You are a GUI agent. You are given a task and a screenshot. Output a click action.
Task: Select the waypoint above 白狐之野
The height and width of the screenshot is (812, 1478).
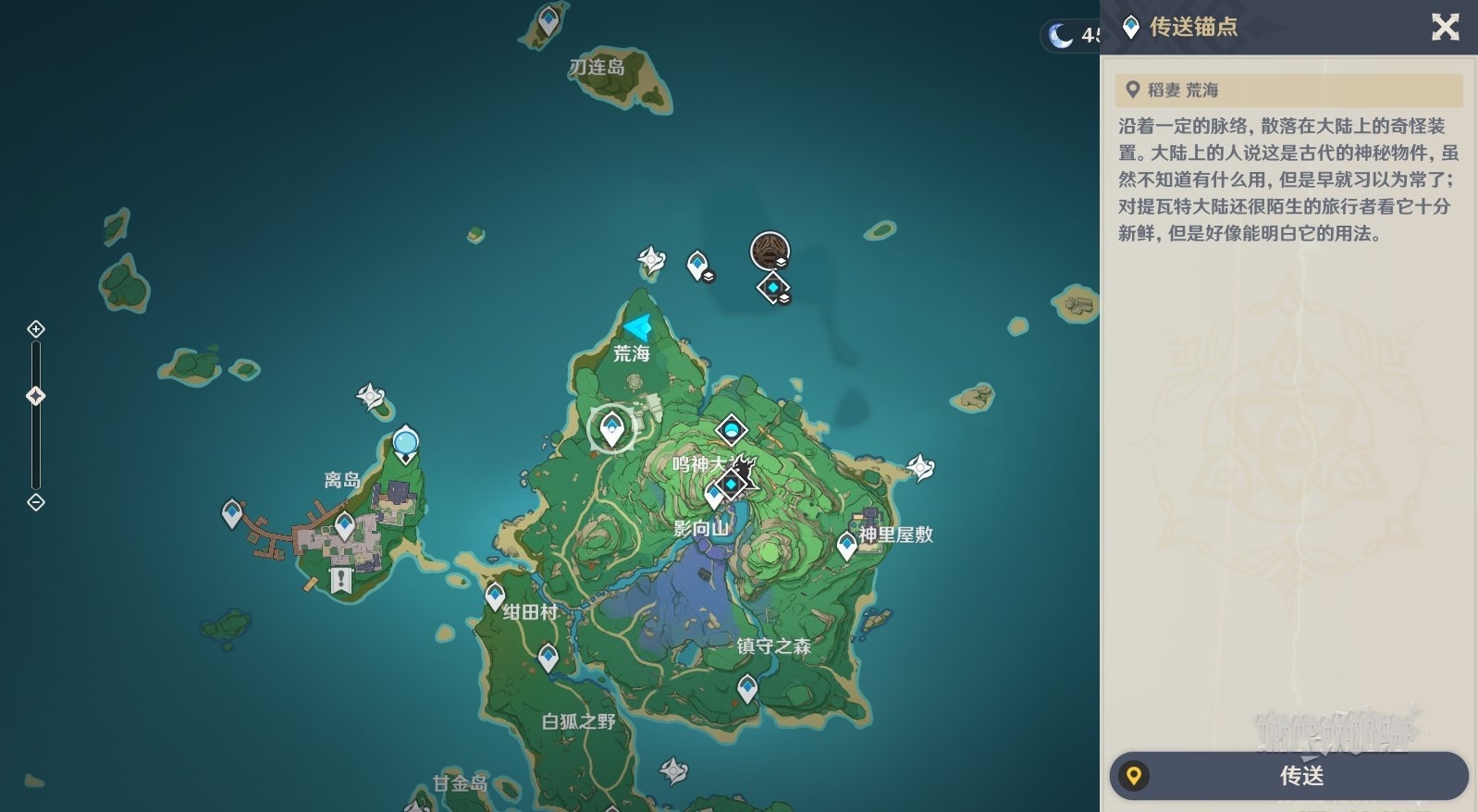coord(548,657)
